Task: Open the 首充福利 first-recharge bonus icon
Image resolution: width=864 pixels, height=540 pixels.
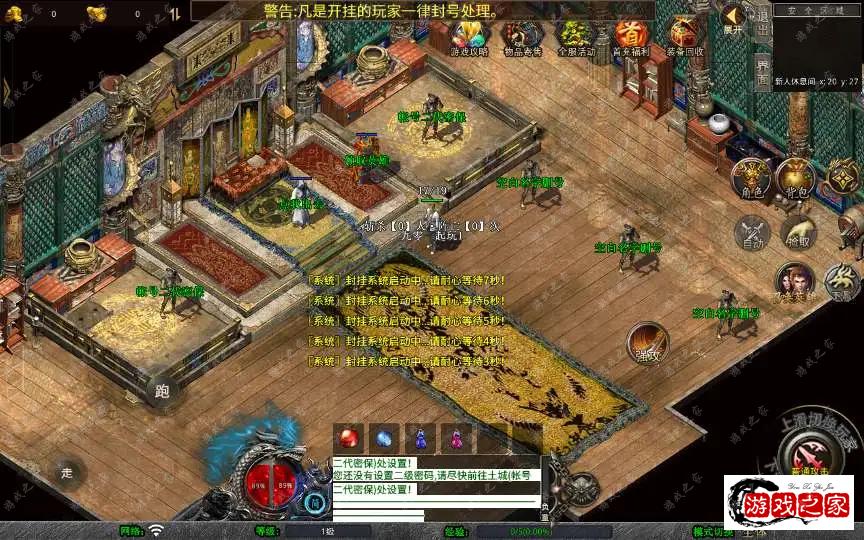Action: pos(630,37)
